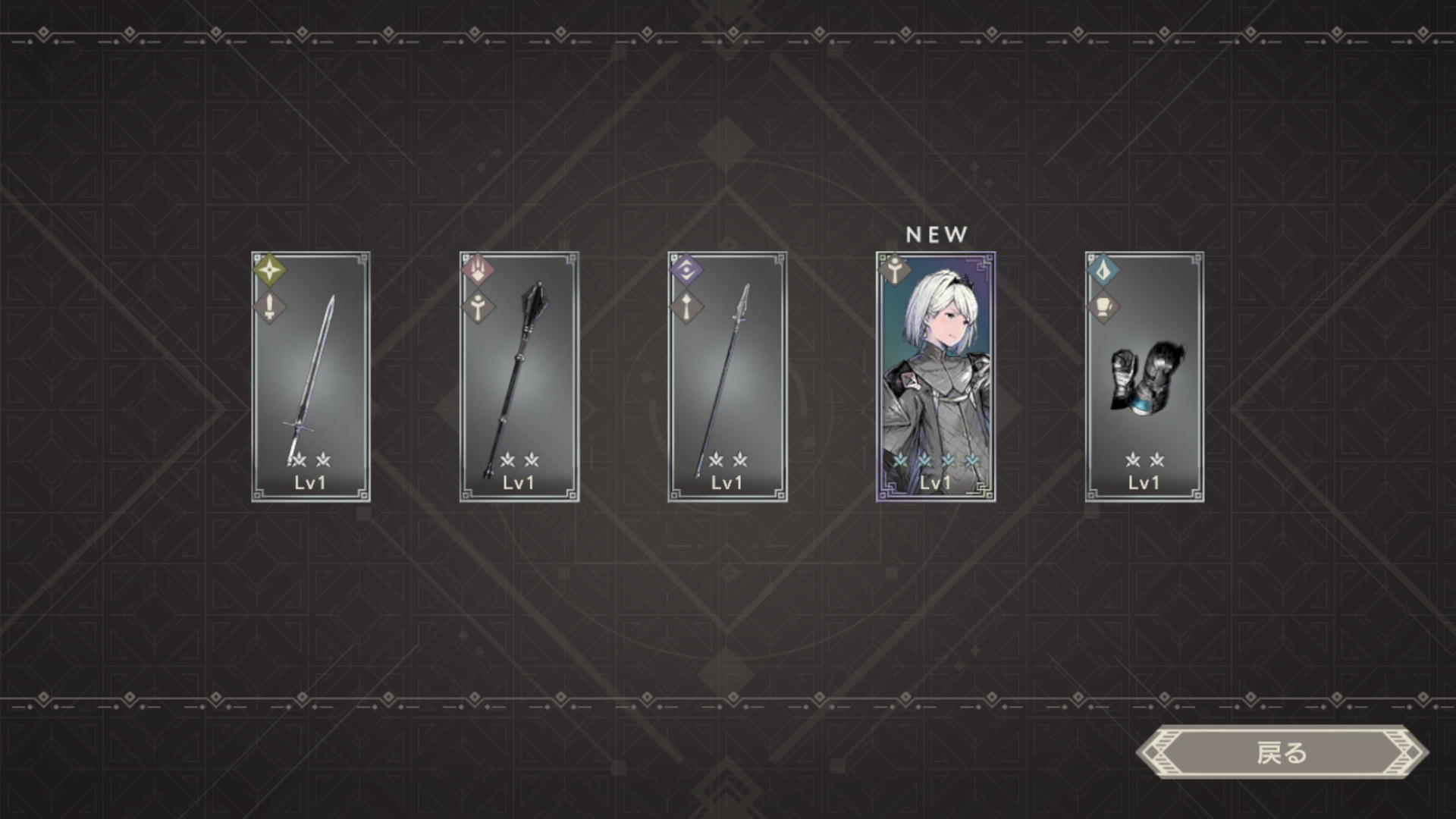
Task: View the NEW white-haired character card
Action: pyautogui.click(x=936, y=377)
